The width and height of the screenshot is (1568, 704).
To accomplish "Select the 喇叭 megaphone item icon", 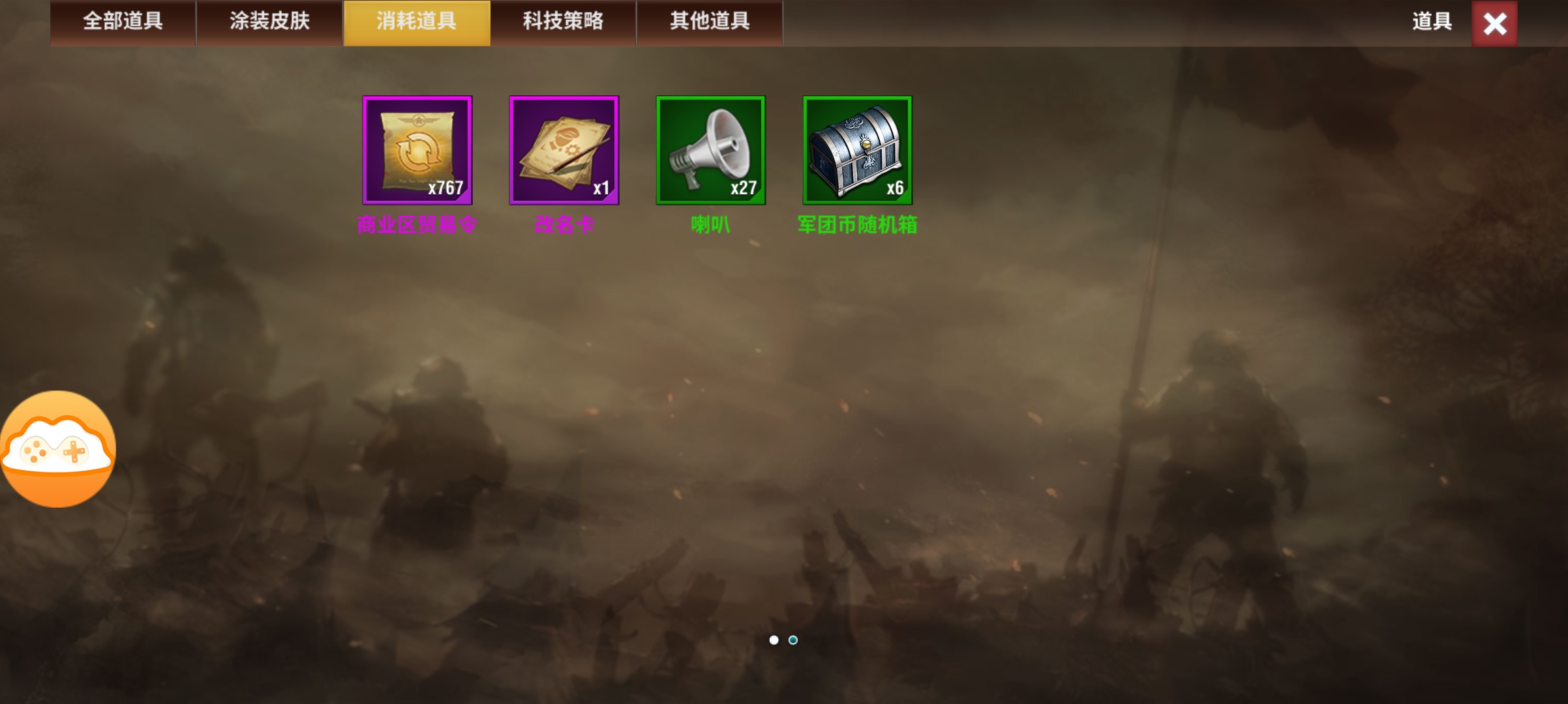I will [x=710, y=150].
